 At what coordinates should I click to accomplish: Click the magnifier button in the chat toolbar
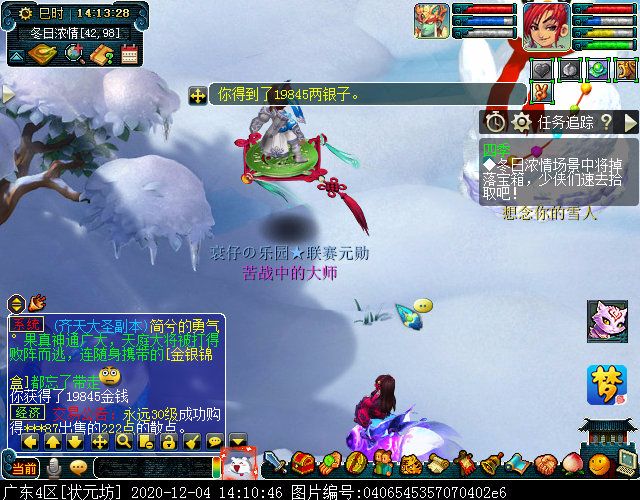click(123, 441)
